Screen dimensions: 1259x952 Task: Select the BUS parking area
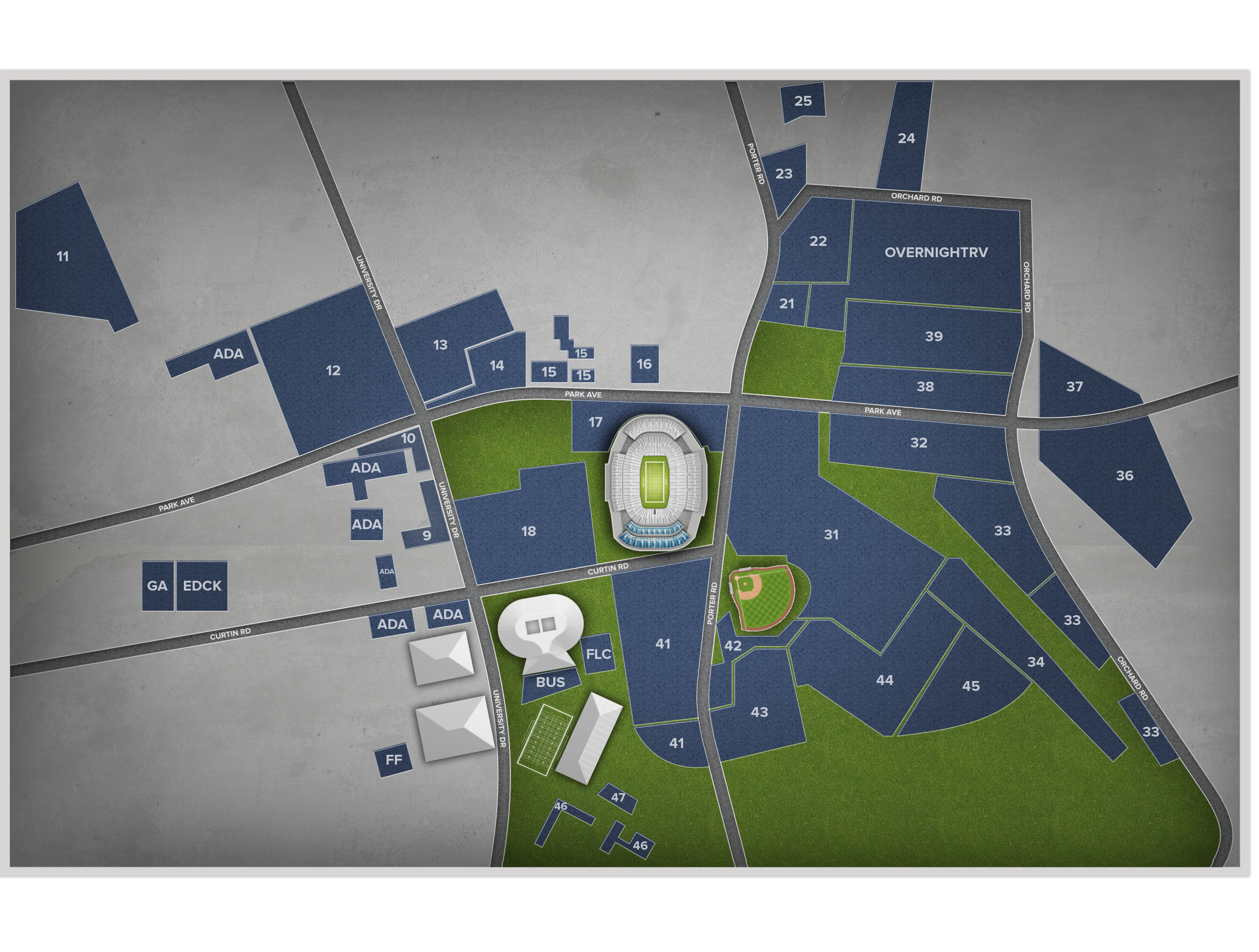[550, 682]
